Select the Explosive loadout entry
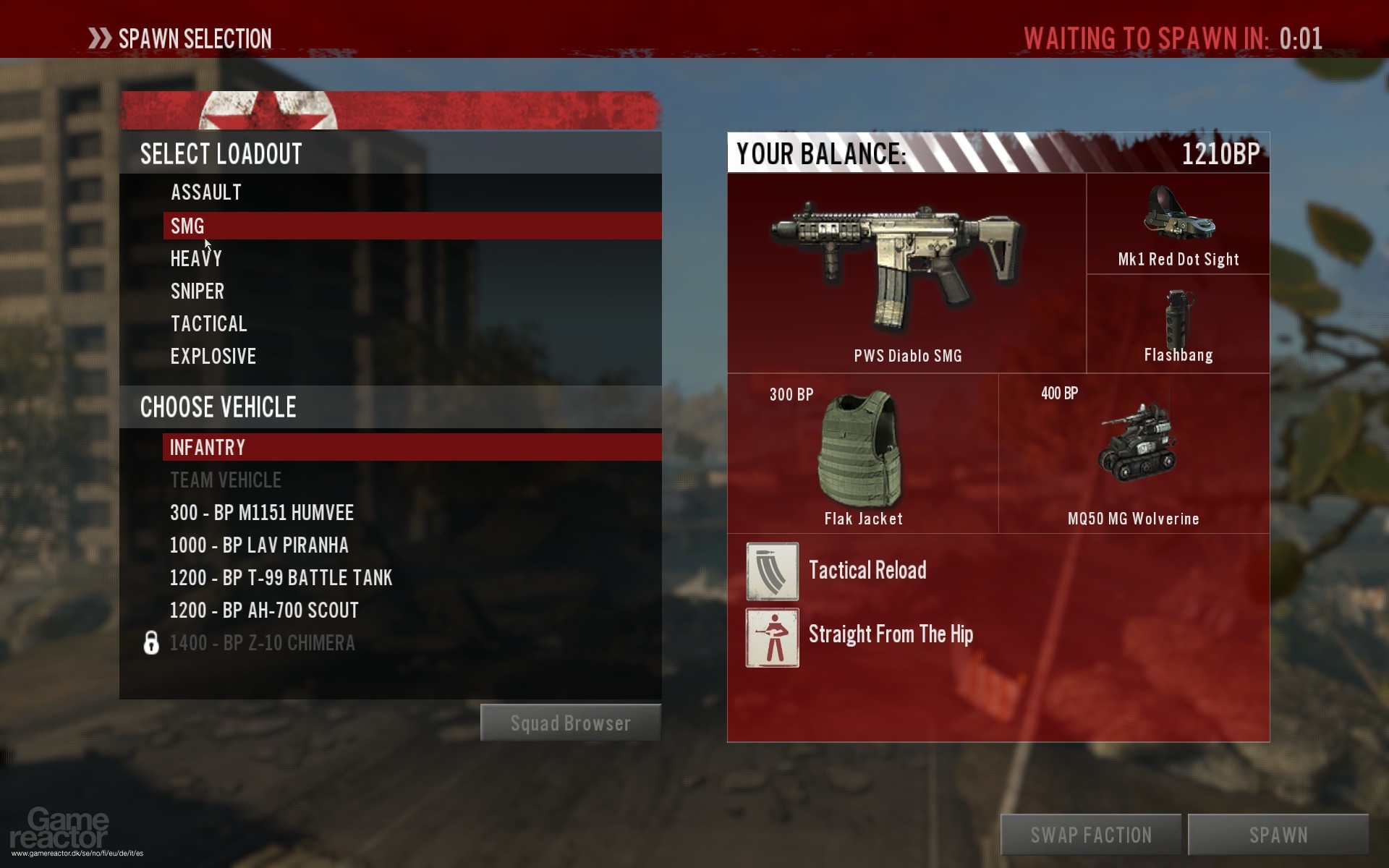 pyautogui.click(x=213, y=356)
